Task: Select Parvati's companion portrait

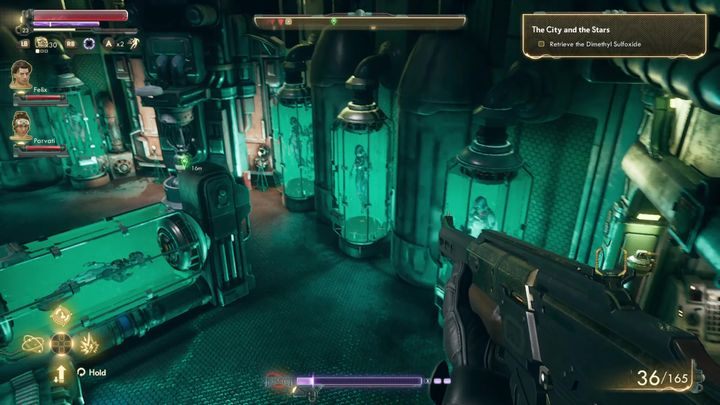Action: [x=21, y=125]
